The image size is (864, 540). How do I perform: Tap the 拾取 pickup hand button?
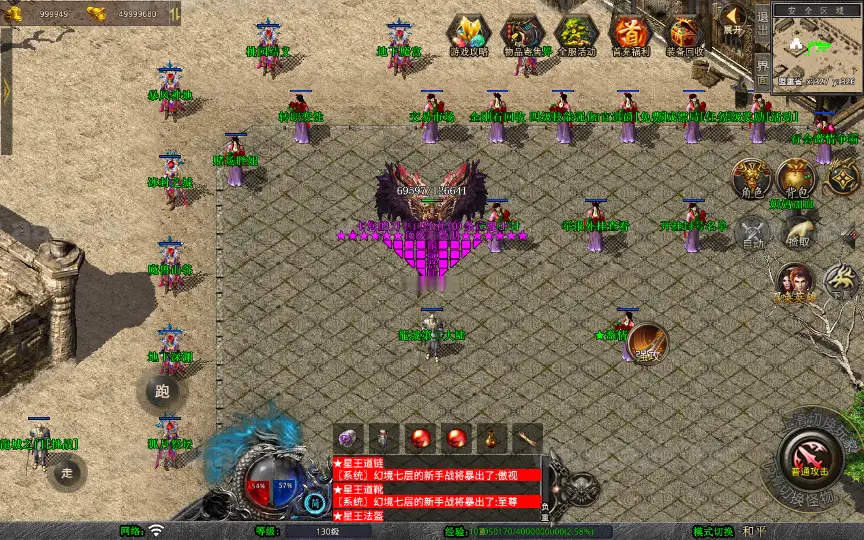coord(797,233)
